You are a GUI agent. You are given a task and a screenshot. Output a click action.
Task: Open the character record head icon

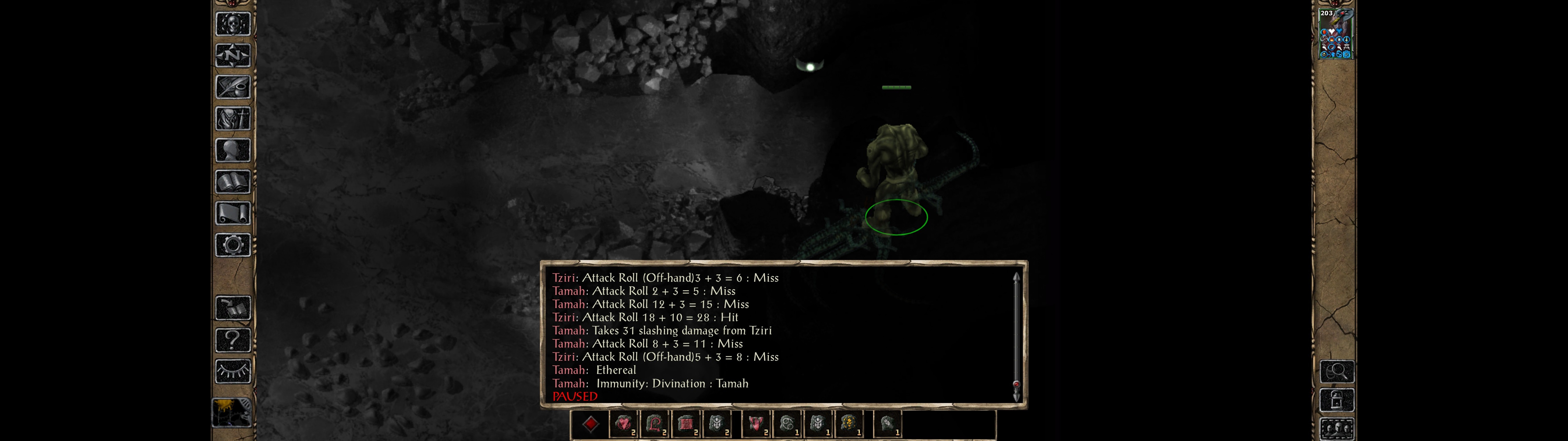click(x=233, y=150)
